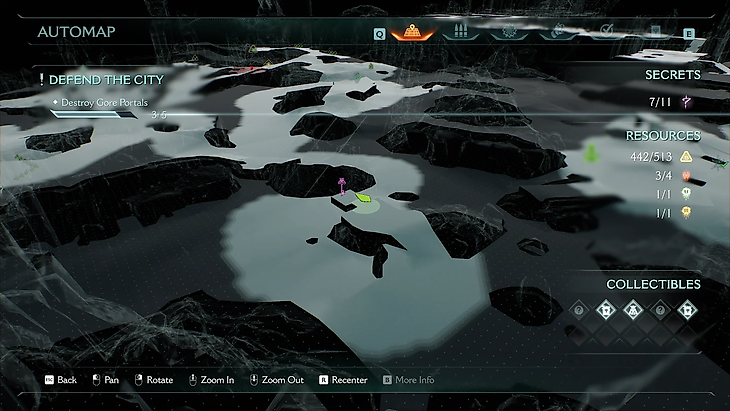Viewport: 730px width, 411px height.
Task: Select the highlighted orange Automap tab
Action: tap(411, 31)
